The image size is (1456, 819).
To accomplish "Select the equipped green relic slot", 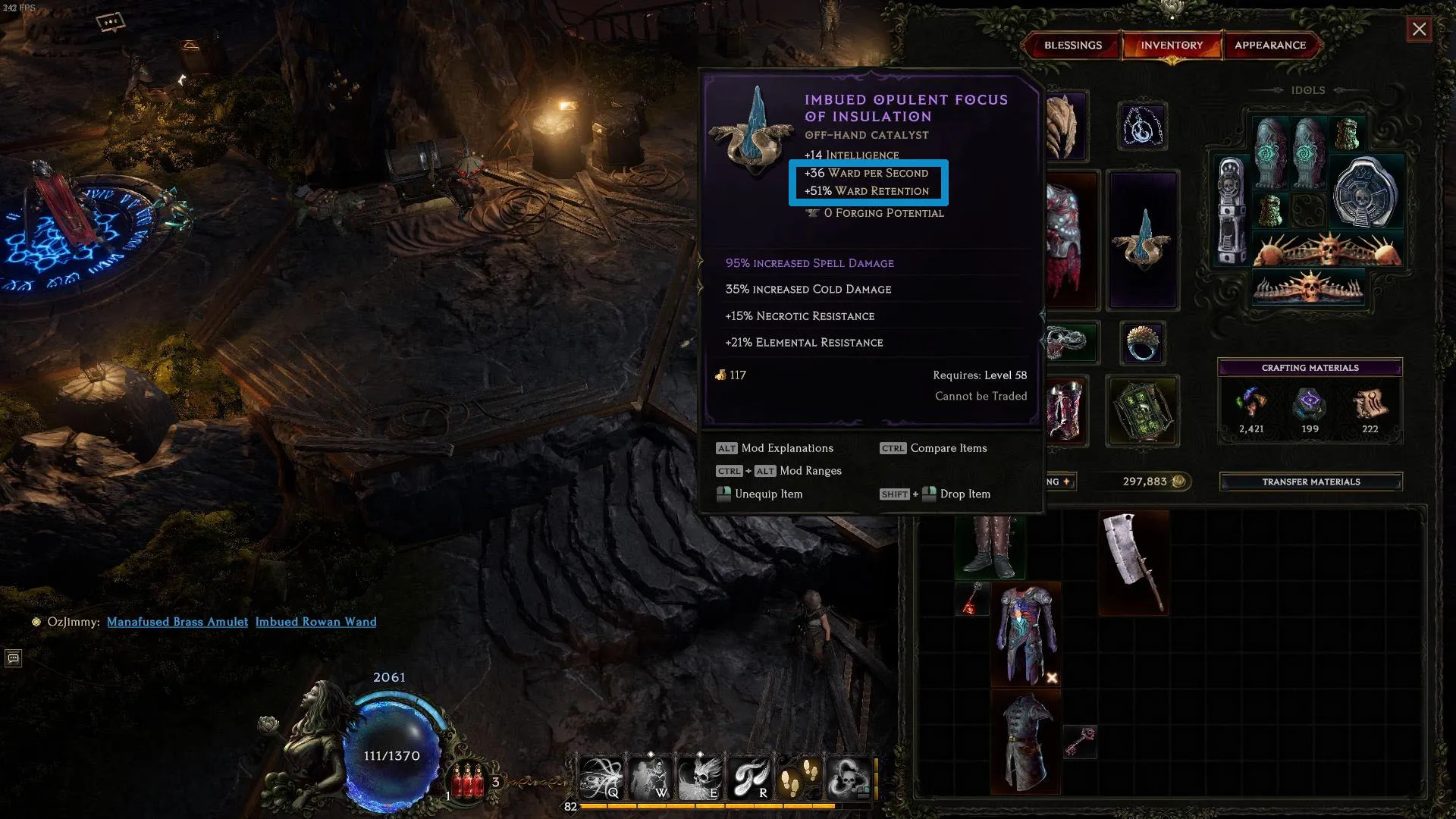I will click(1142, 410).
